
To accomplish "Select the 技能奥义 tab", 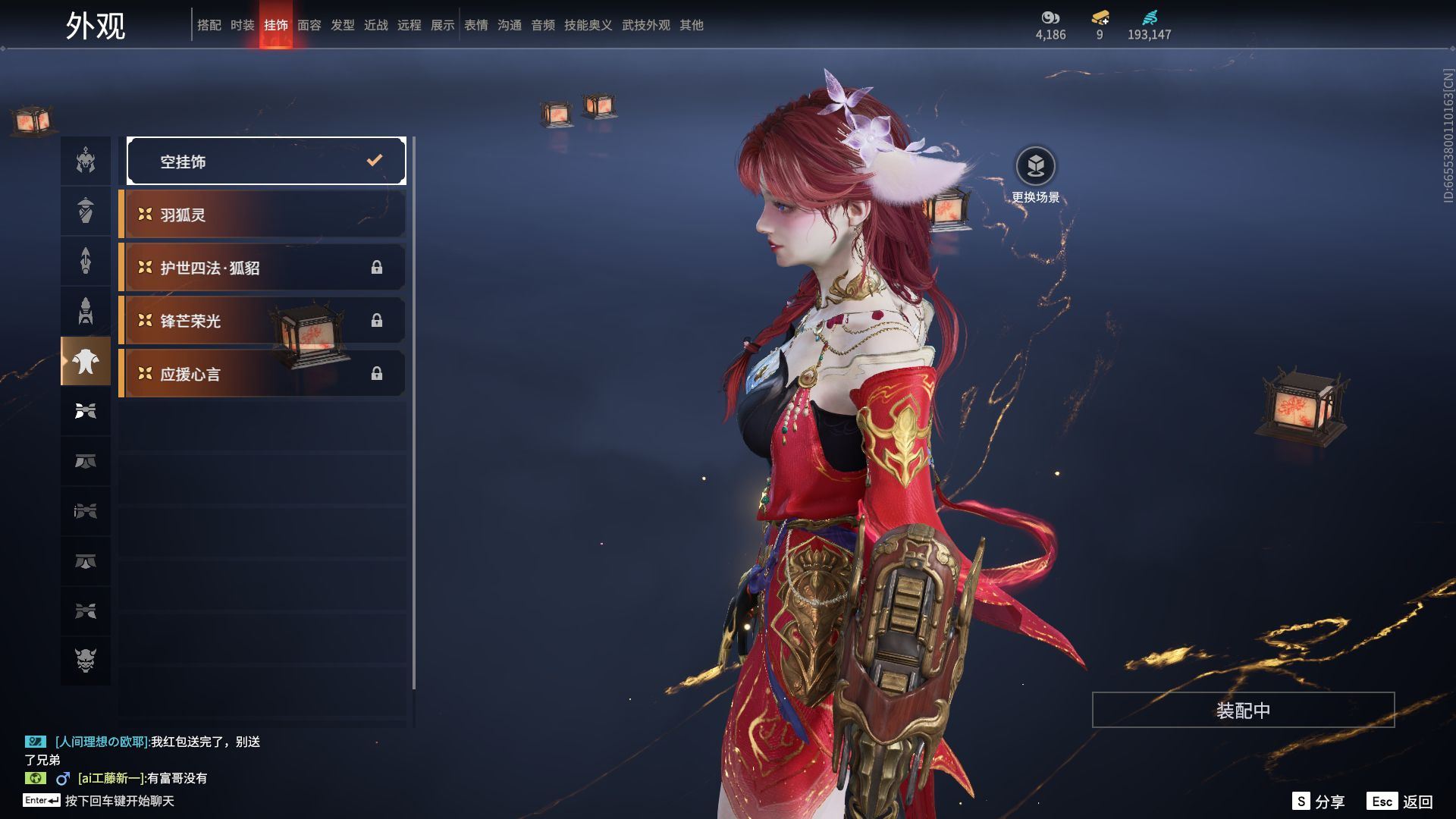I will click(588, 25).
